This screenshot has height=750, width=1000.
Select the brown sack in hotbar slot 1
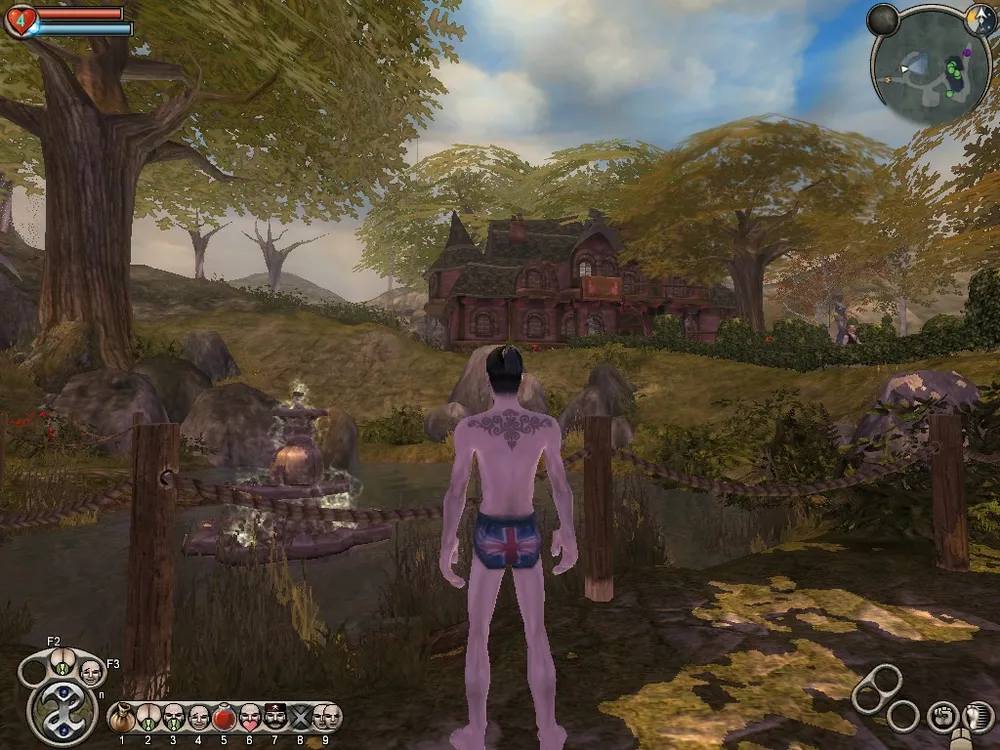point(122,717)
